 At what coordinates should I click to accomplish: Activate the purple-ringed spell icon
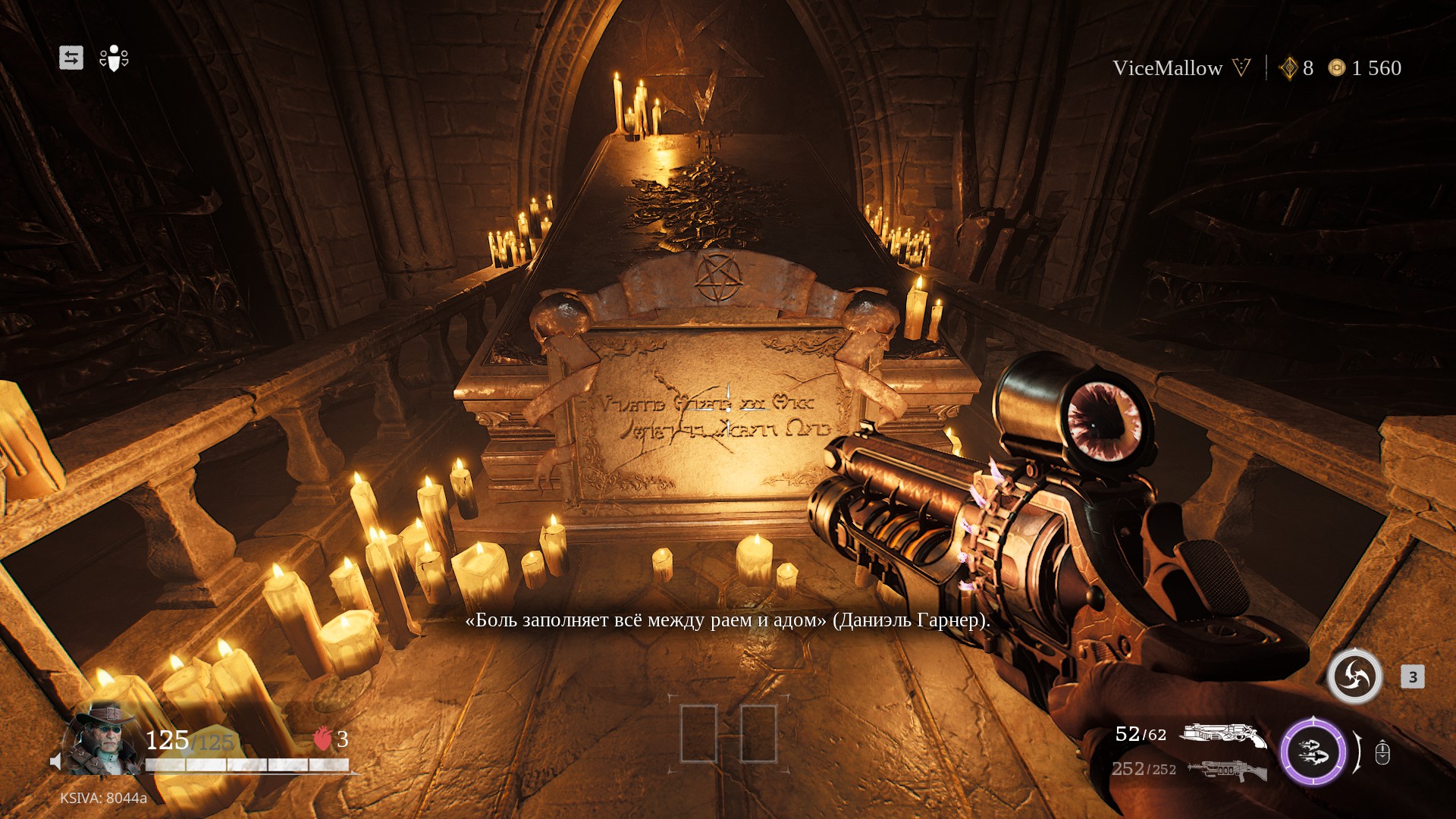pyautogui.click(x=1313, y=753)
